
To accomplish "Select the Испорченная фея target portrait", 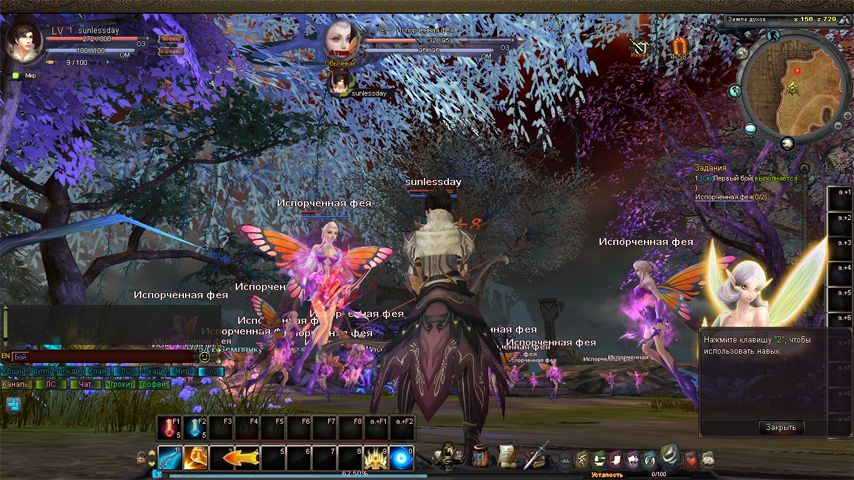I will pyautogui.click(x=342, y=40).
